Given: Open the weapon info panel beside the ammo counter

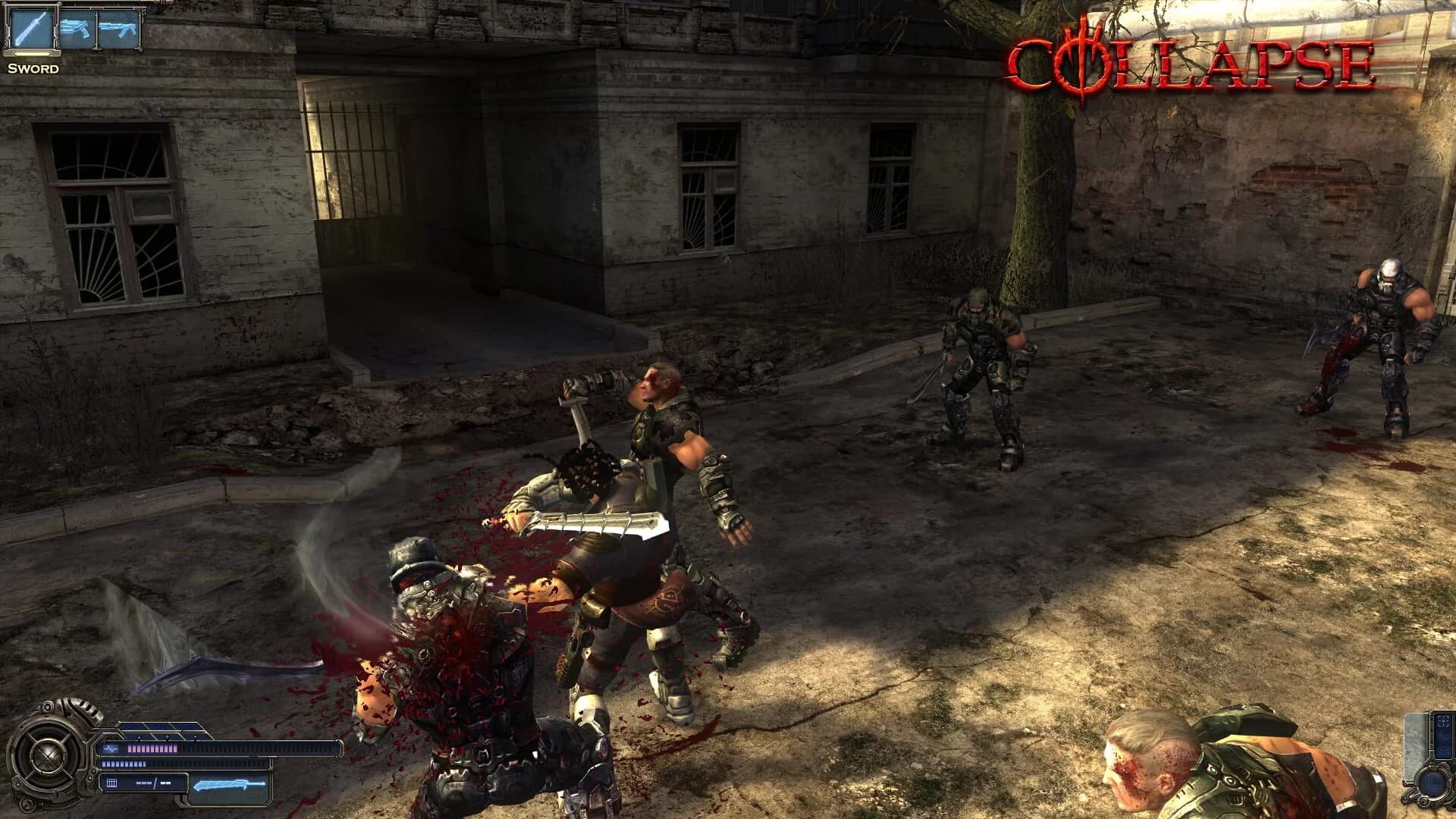Looking at the screenshot, I should (231, 785).
